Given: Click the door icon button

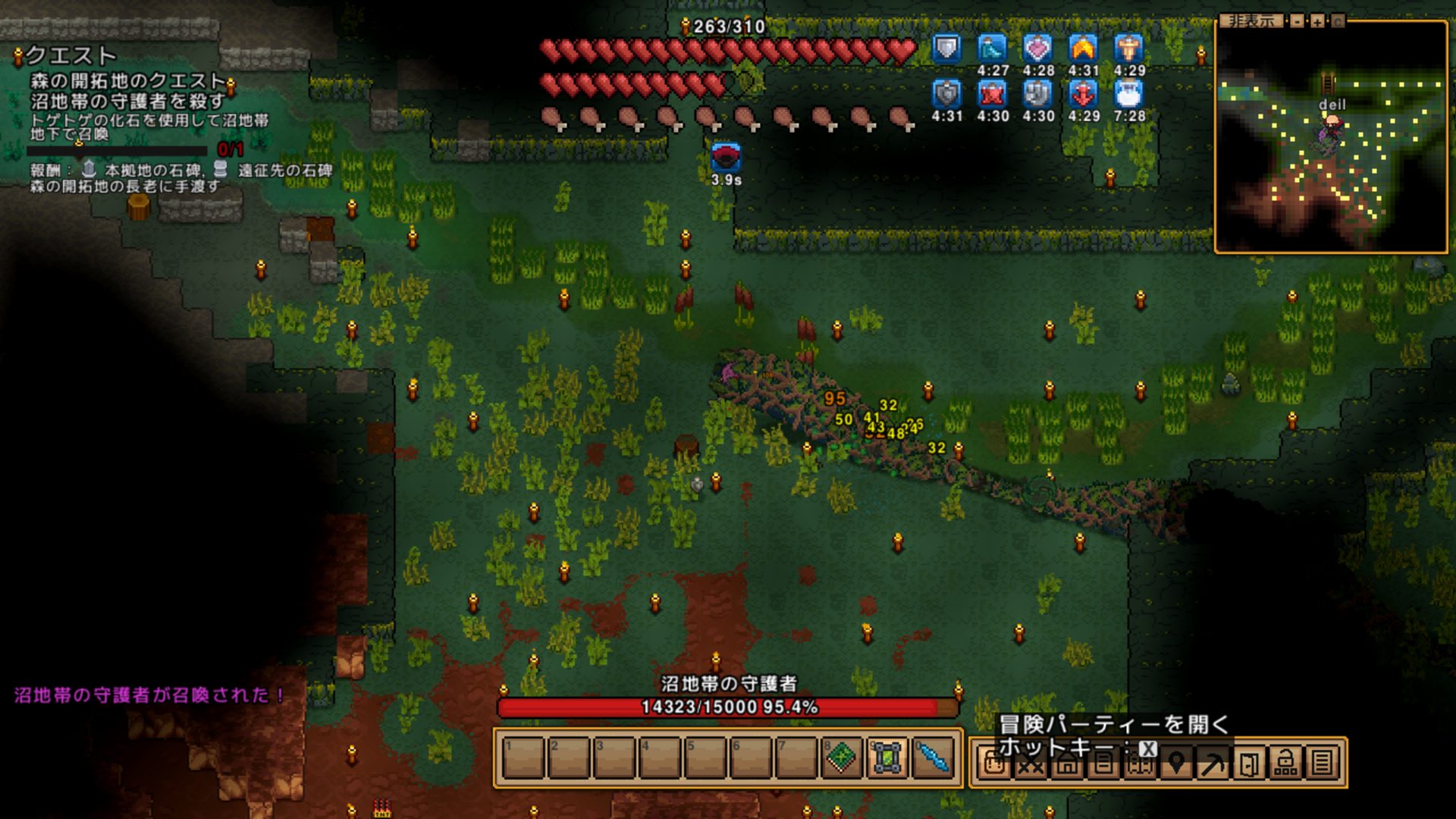Looking at the screenshot, I should coord(1249,763).
